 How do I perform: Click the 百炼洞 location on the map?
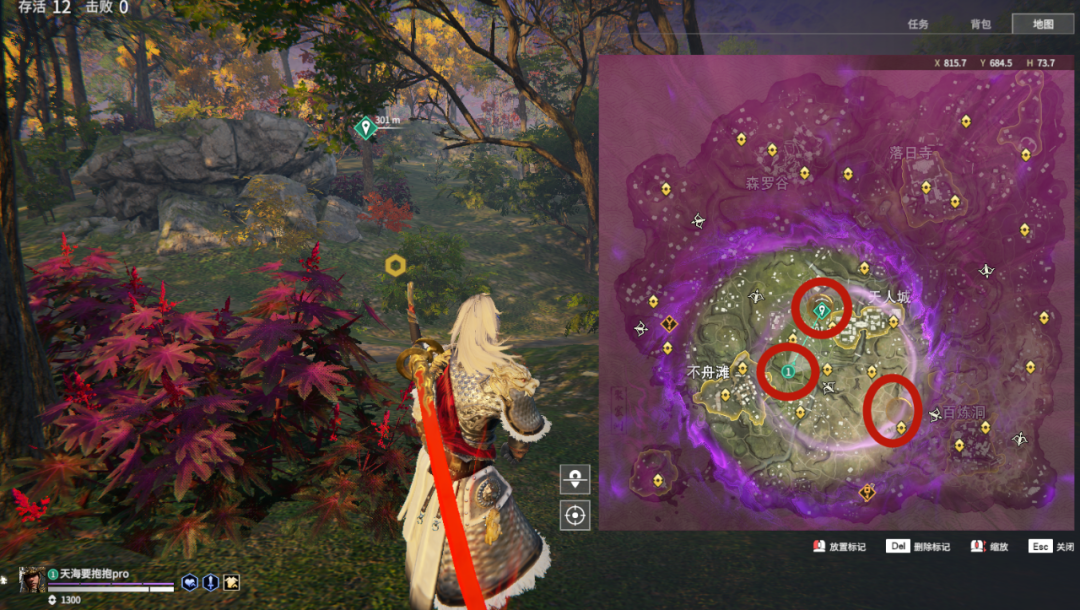(963, 413)
